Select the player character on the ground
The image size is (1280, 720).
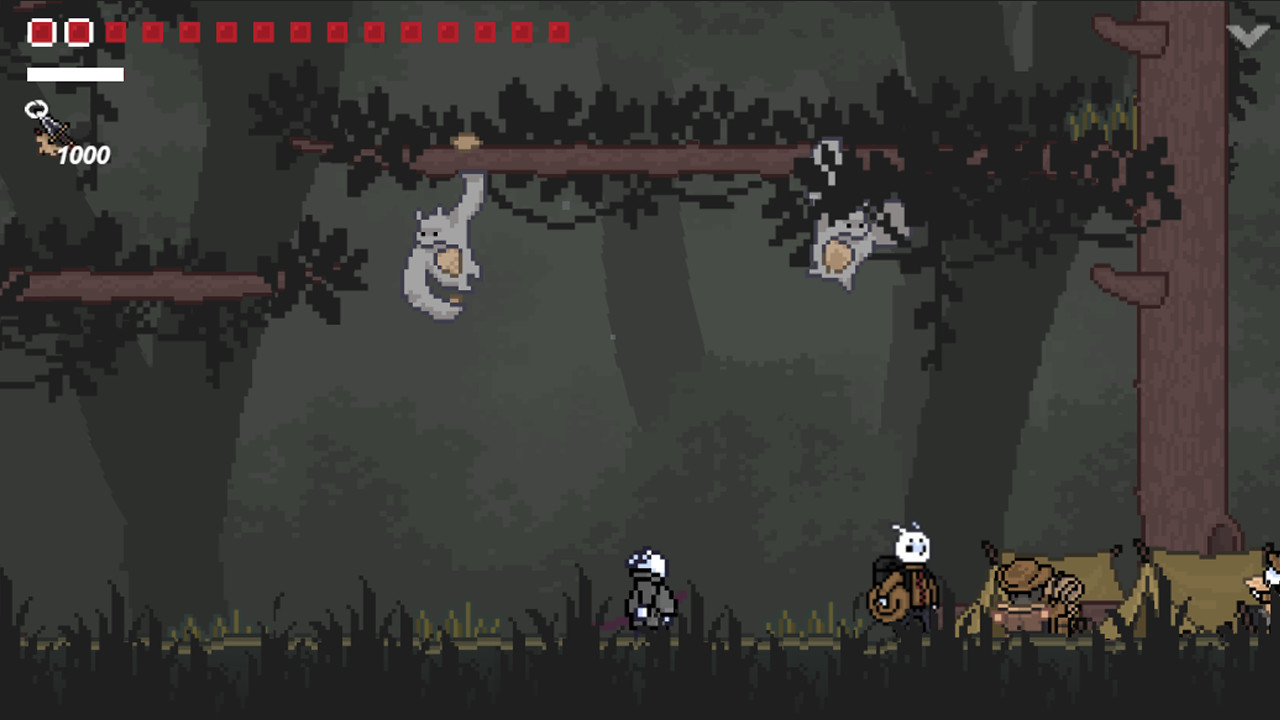648,590
